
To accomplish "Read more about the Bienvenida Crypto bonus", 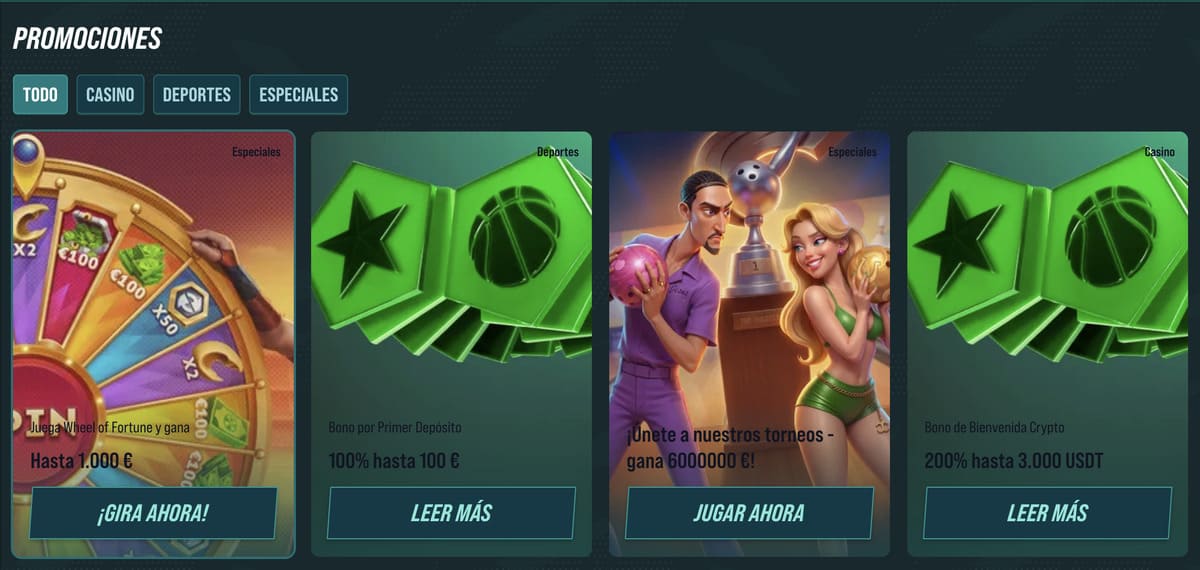I will [1047, 513].
